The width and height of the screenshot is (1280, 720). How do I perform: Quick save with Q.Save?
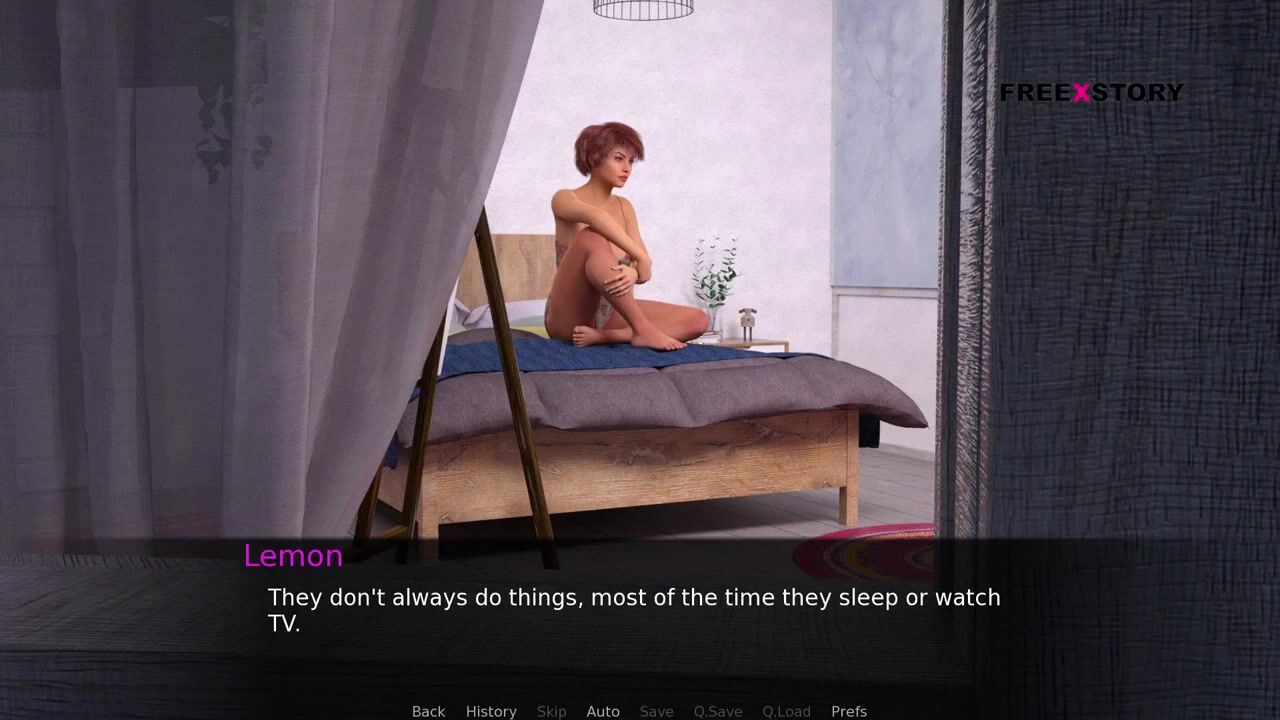pos(718,711)
